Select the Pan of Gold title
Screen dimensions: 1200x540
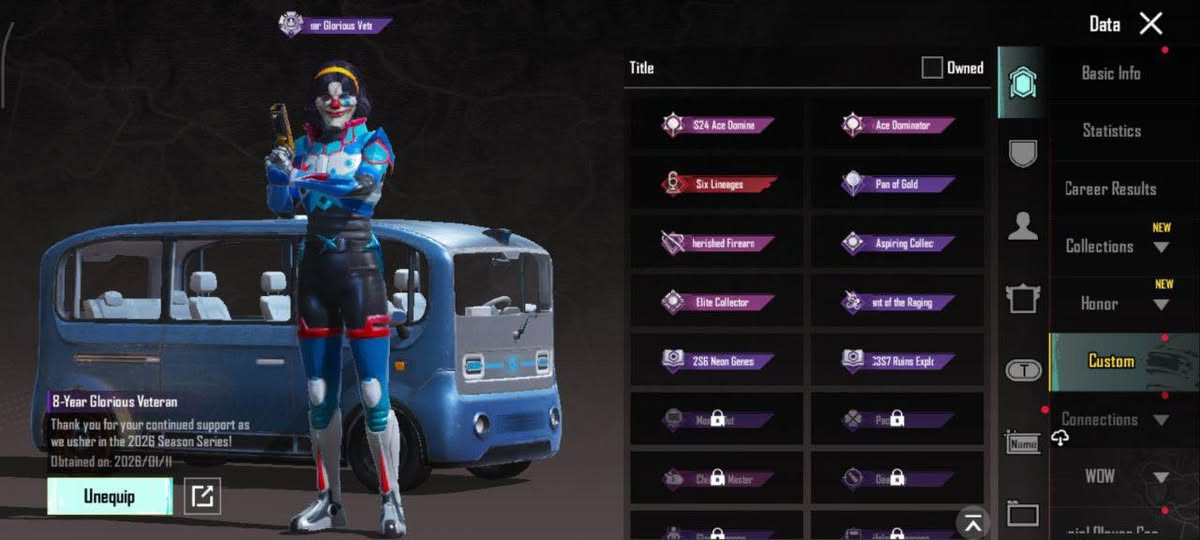click(x=897, y=184)
